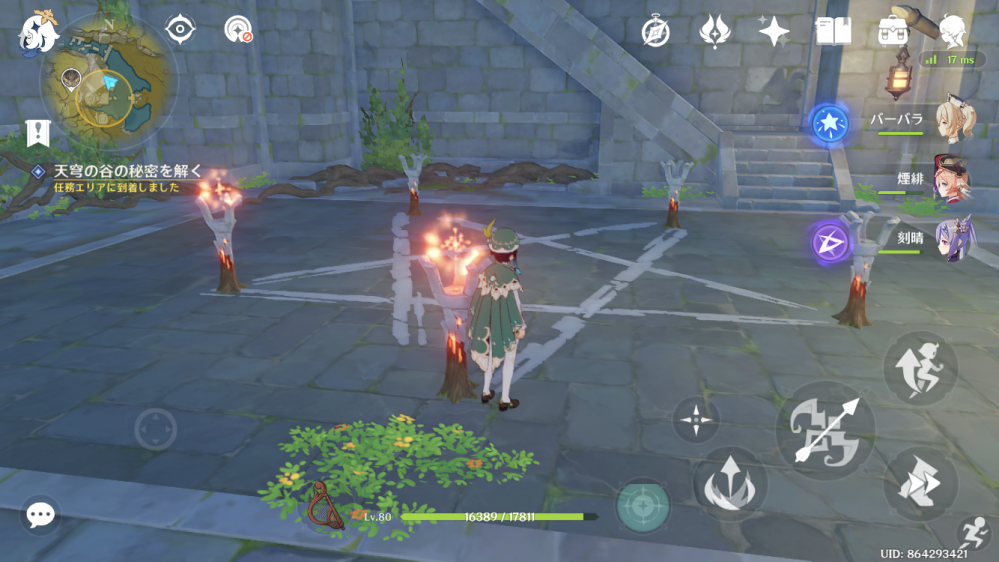Toggle the bow aiming mode button
Viewport: 999px width, 562px height.
tap(695, 420)
